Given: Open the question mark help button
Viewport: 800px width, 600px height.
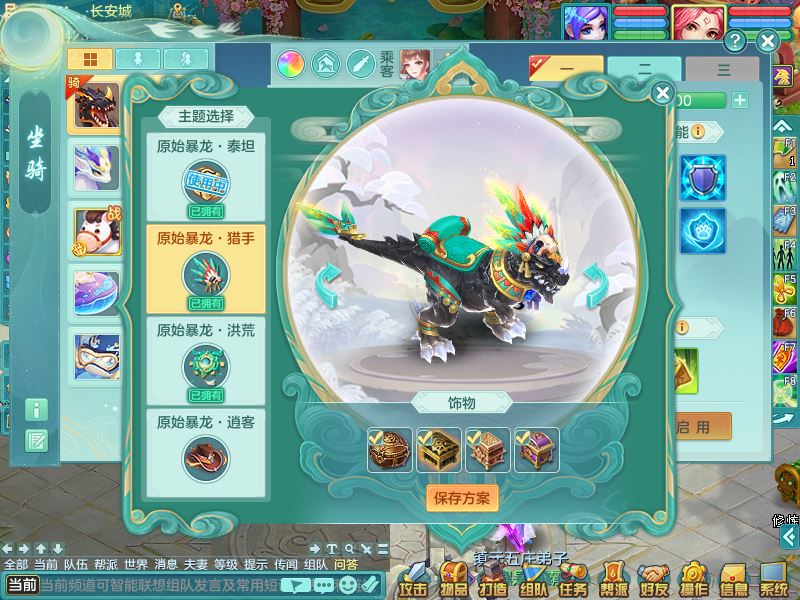Looking at the screenshot, I should [735, 41].
